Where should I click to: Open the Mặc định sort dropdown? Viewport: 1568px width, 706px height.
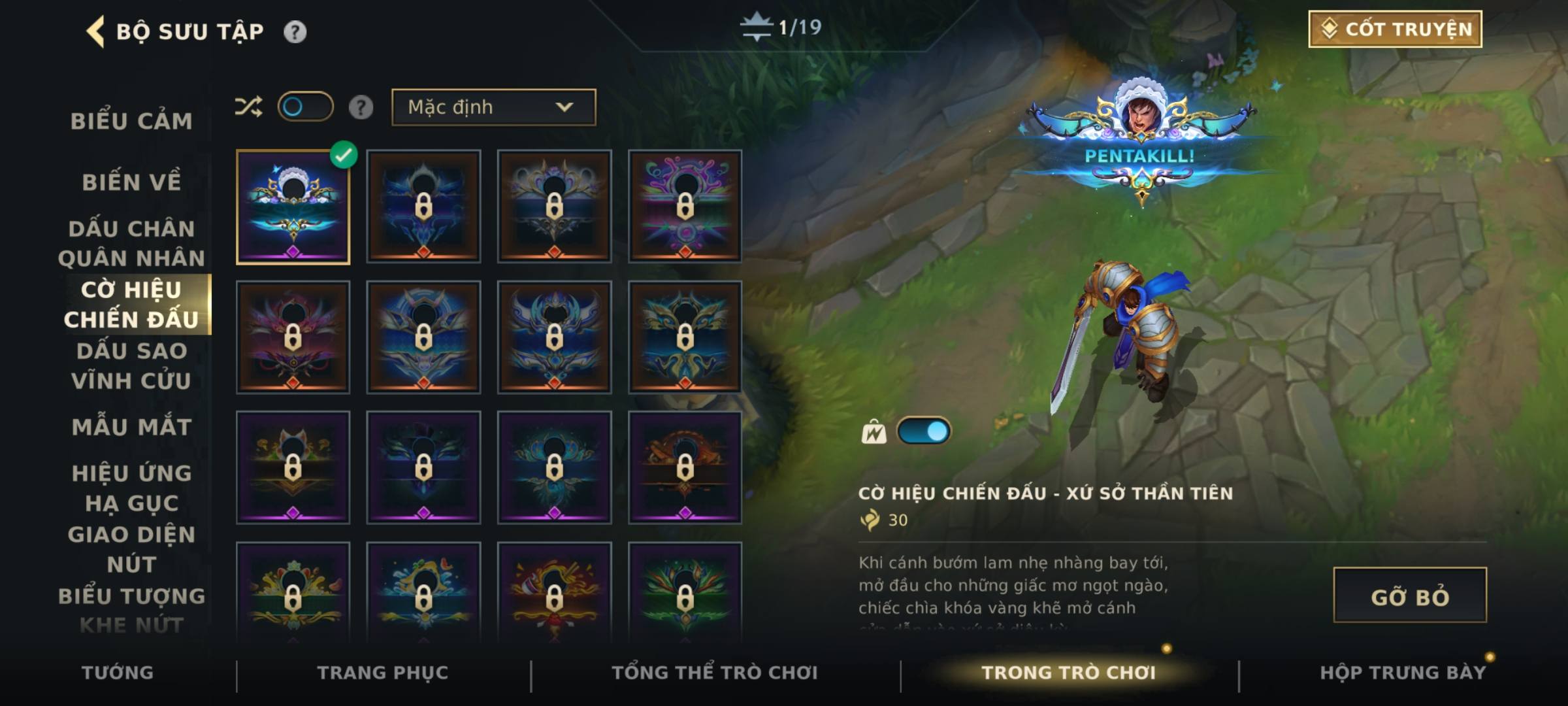(x=493, y=107)
